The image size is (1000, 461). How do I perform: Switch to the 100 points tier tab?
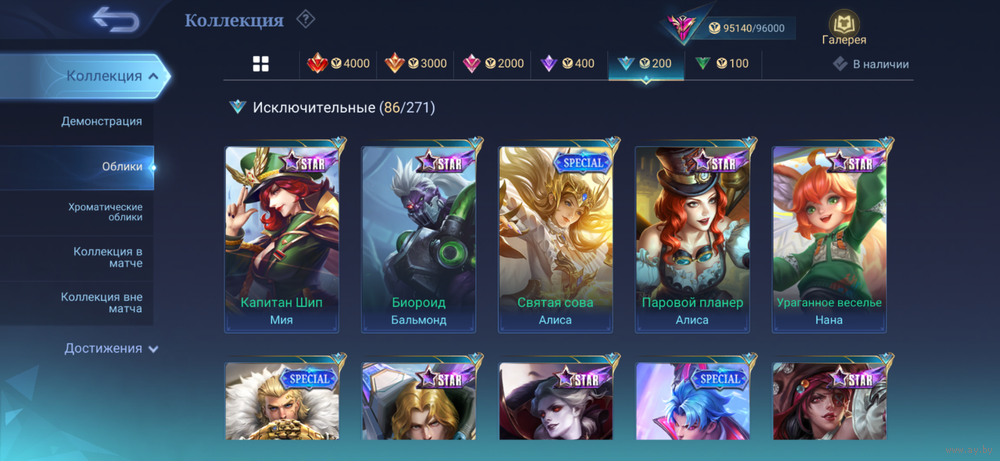[x=722, y=64]
